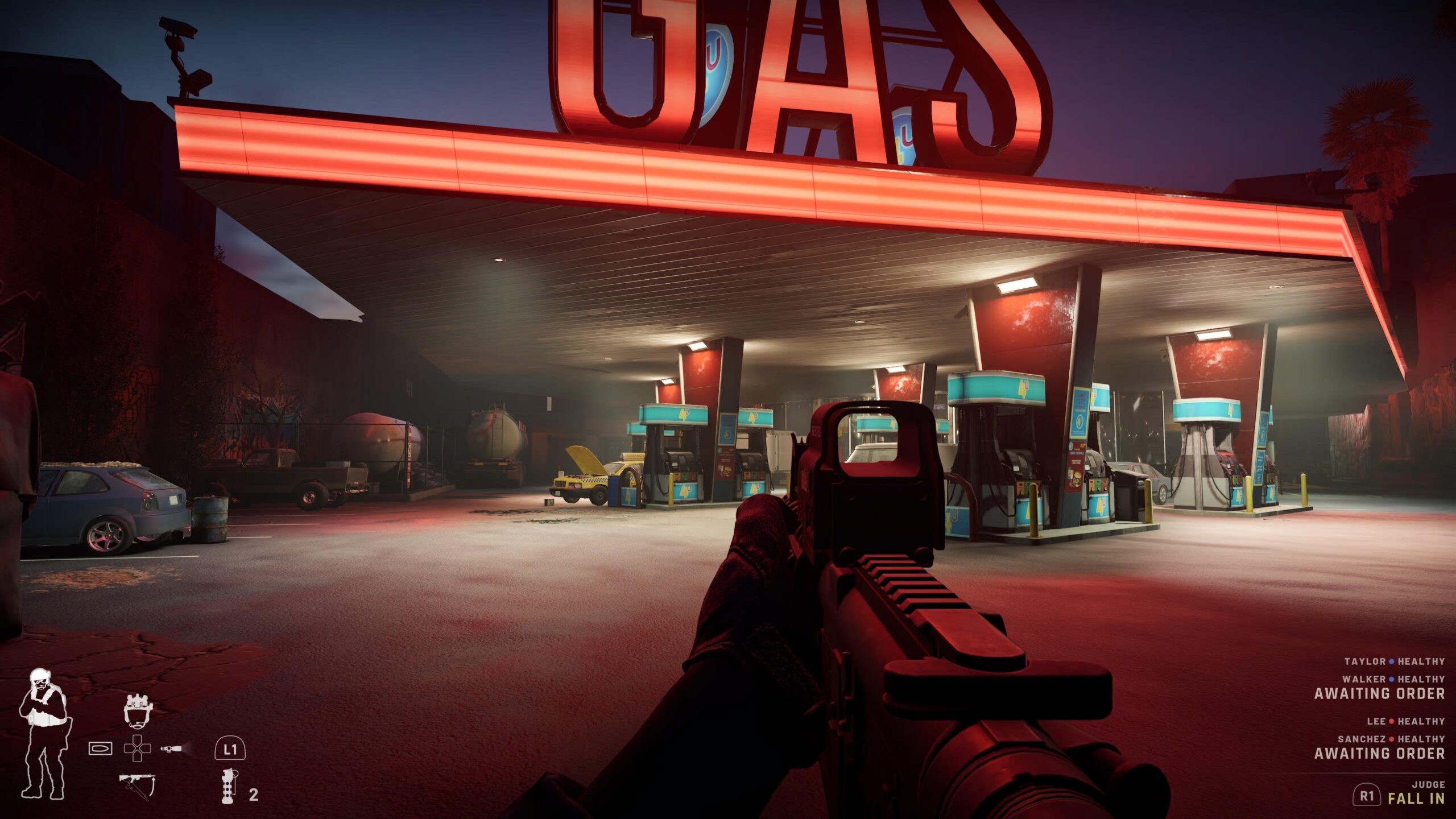Click the officer body status silhouette
Viewport: 1456px width, 819px height.
pyautogui.click(x=43, y=733)
